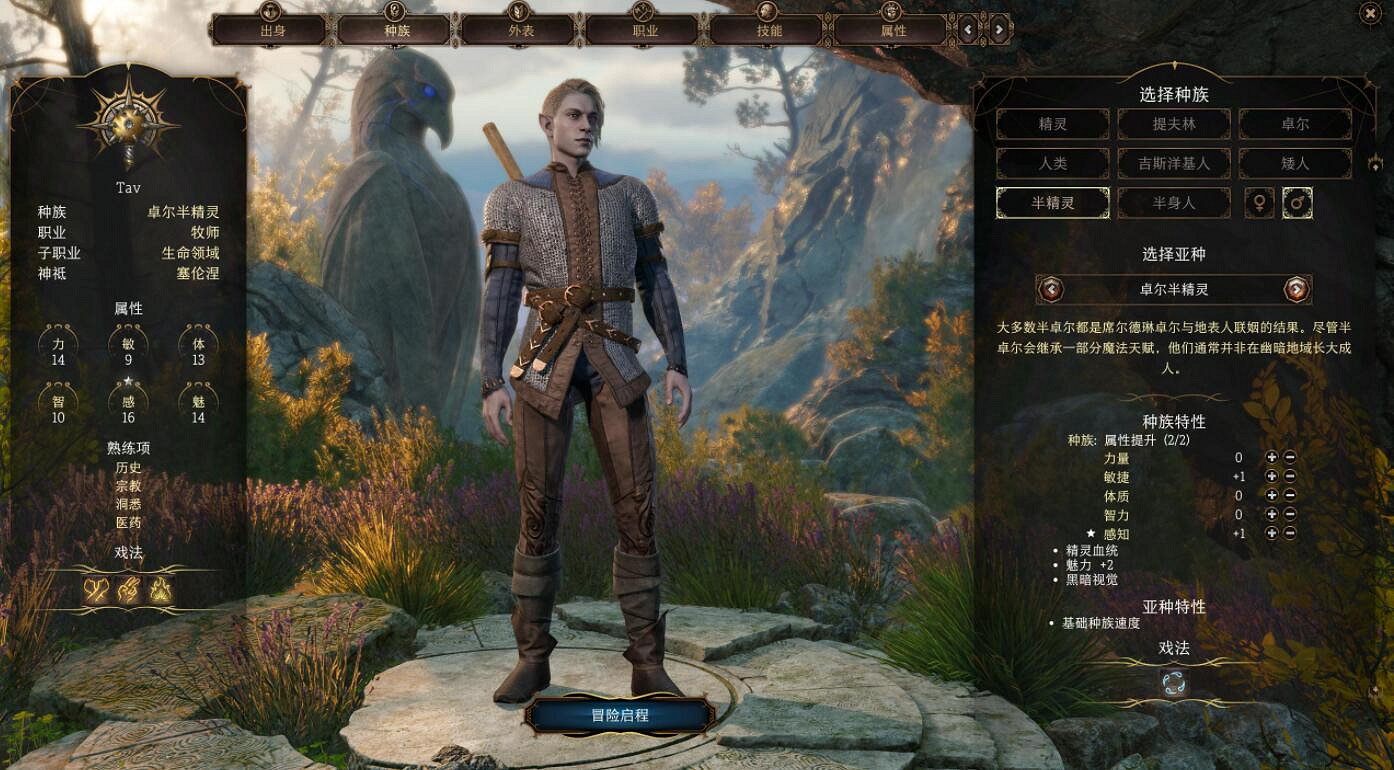Image resolution: width=1394 pixels, height=770 pixels.
Task: Select the 吉斯洋基人 race
Action: point(1174,163)
